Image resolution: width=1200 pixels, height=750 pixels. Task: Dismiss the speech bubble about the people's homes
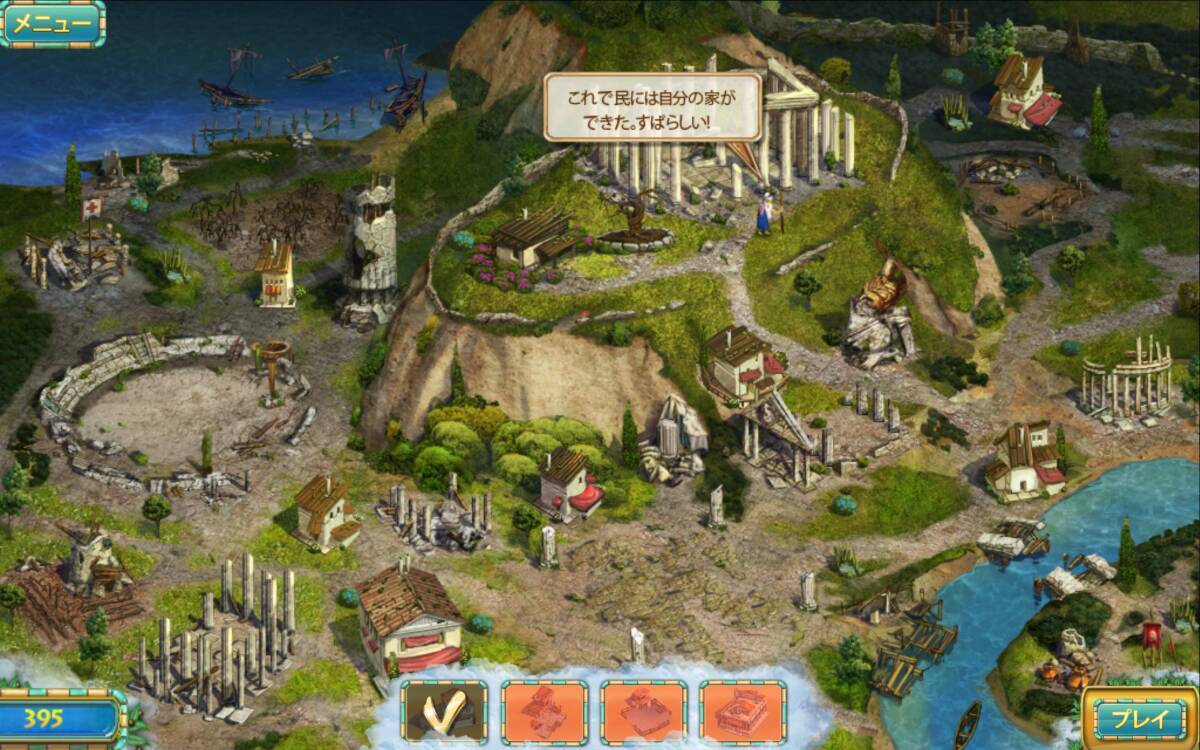652,106
